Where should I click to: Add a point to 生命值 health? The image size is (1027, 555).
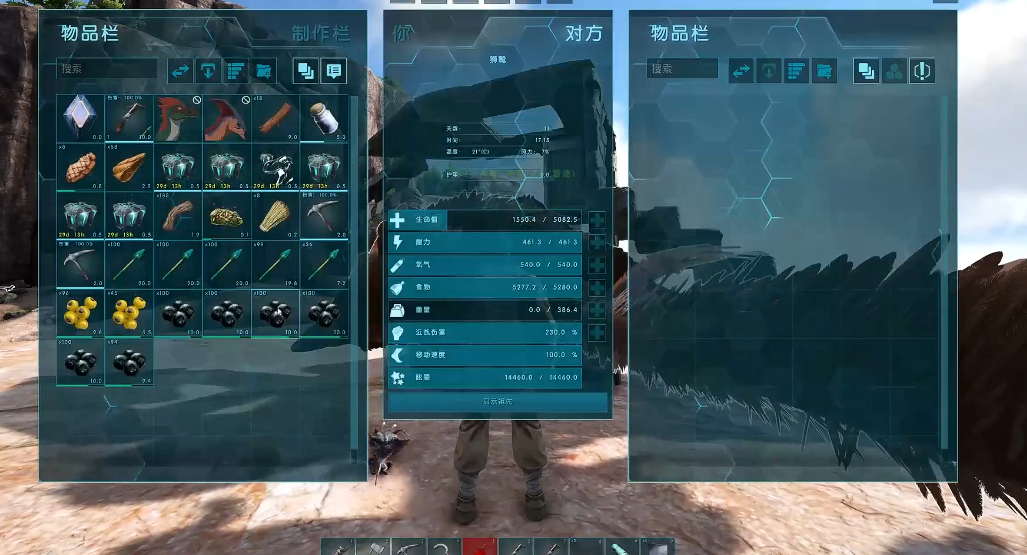[x=597, y=220]
